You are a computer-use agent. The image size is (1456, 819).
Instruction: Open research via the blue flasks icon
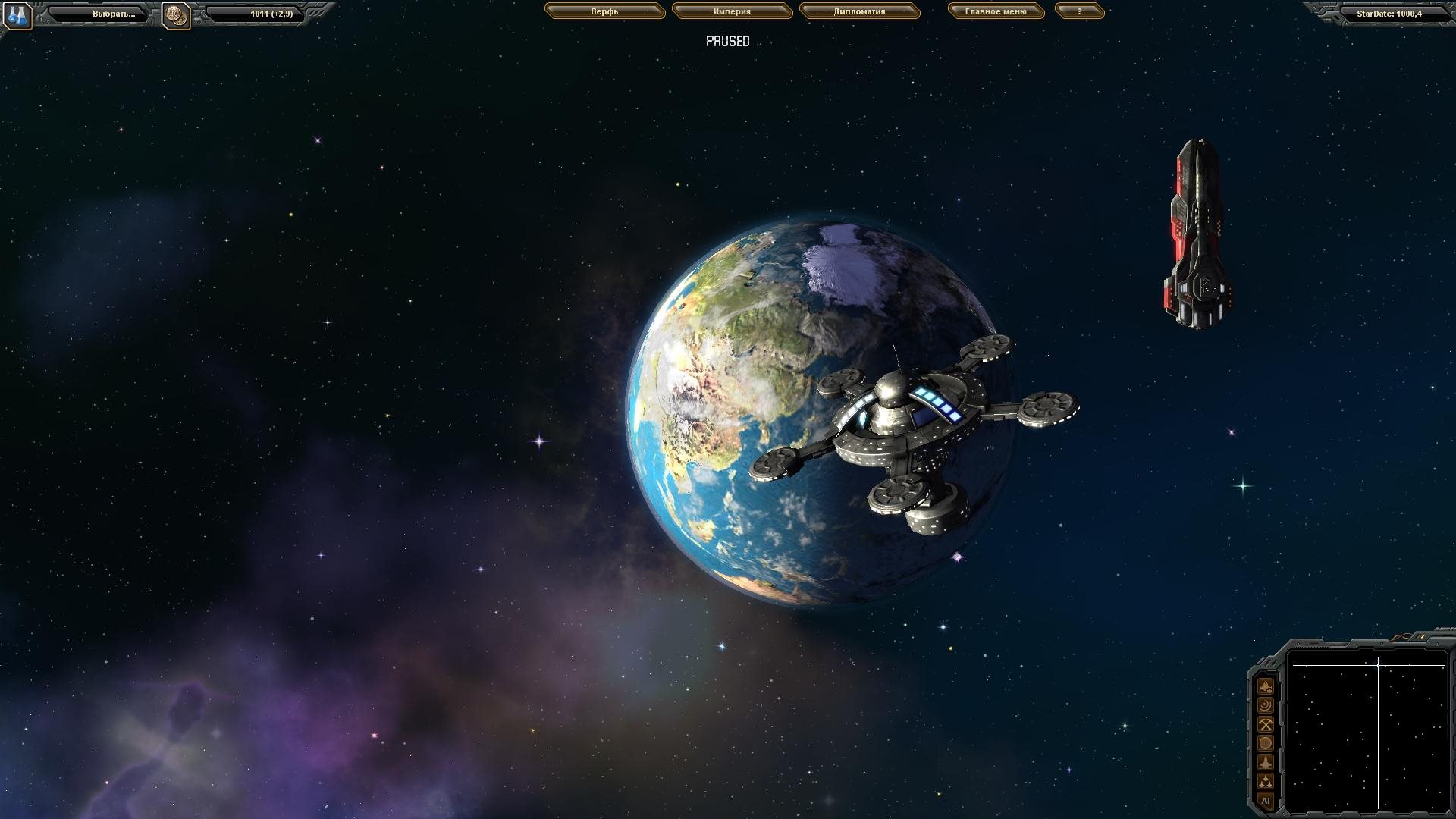(17, 15)
